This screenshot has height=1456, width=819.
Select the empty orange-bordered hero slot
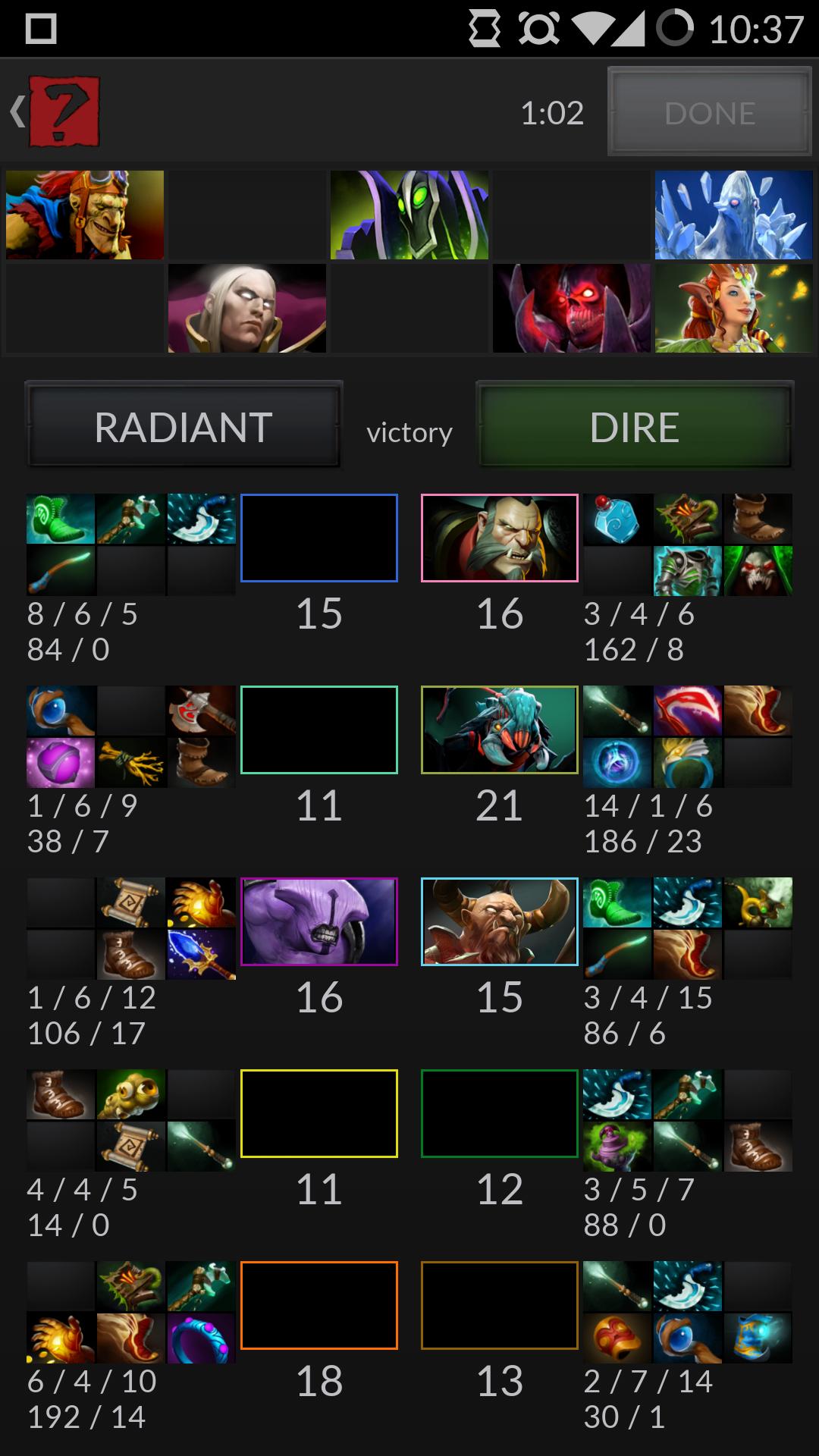319,1306
